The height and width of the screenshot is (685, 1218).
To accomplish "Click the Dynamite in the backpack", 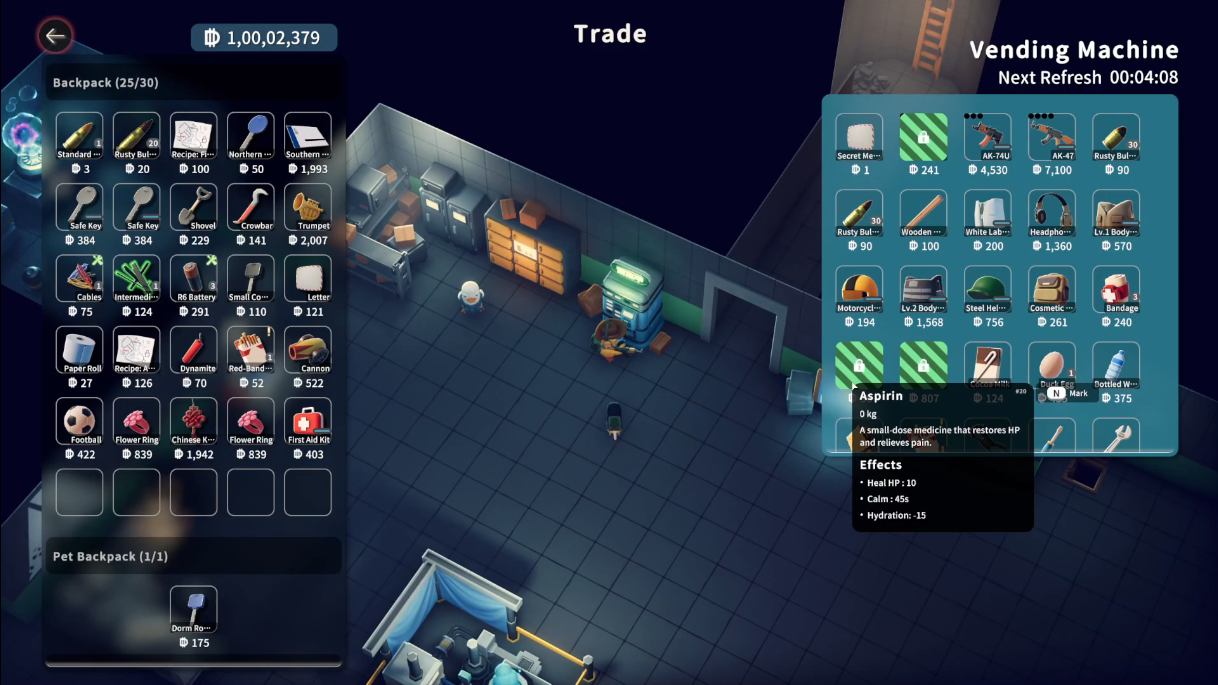I will [x=194, y=351].
